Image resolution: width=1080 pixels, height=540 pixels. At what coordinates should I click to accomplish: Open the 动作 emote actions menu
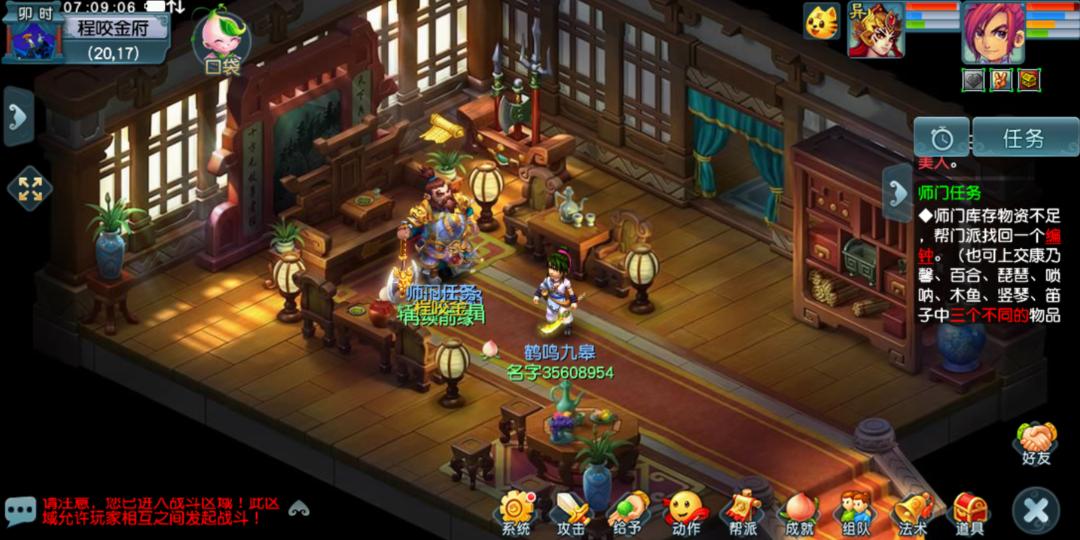click(x=685, y=511)
